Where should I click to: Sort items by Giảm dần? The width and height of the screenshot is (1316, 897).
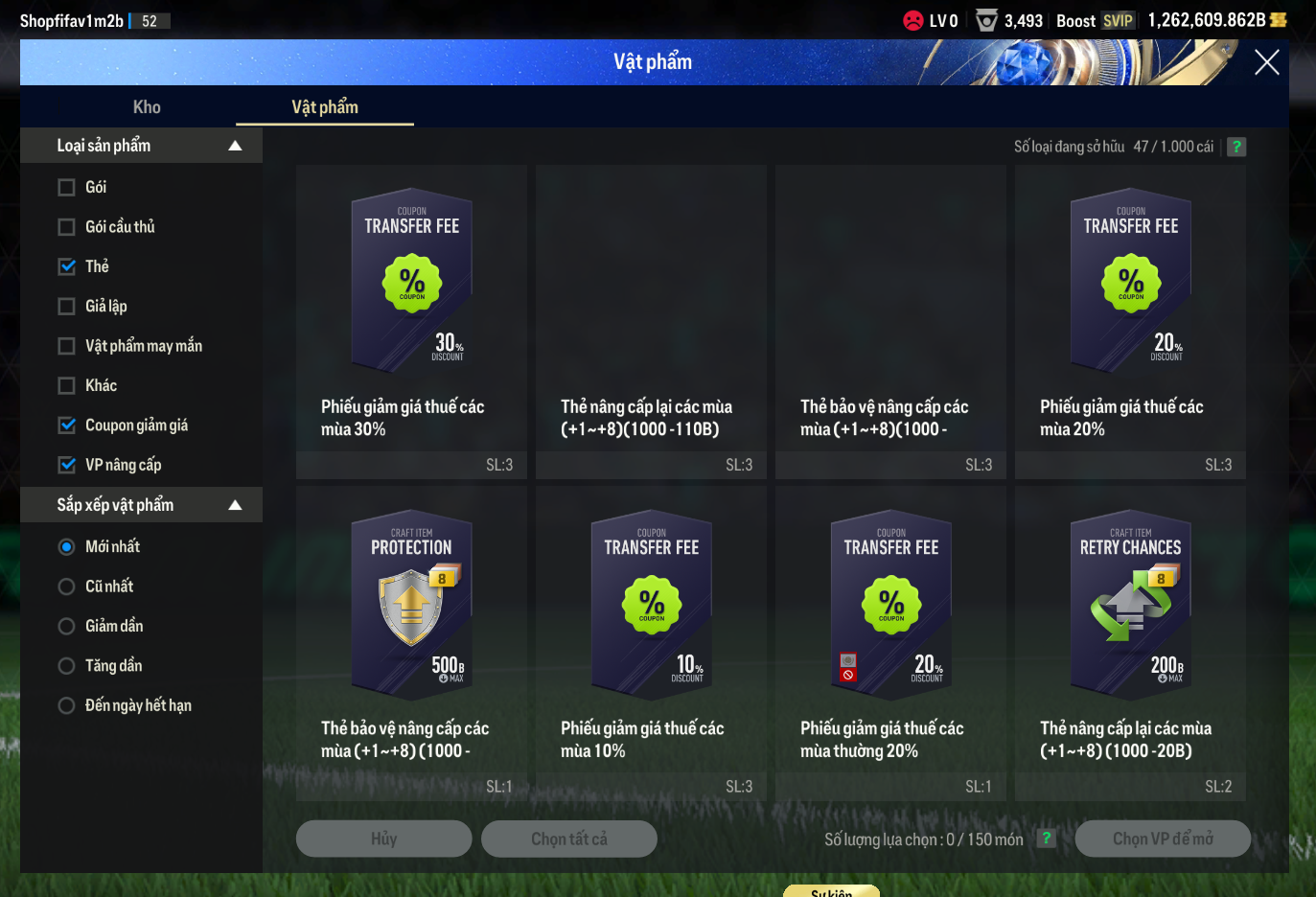tap(67, 627)
